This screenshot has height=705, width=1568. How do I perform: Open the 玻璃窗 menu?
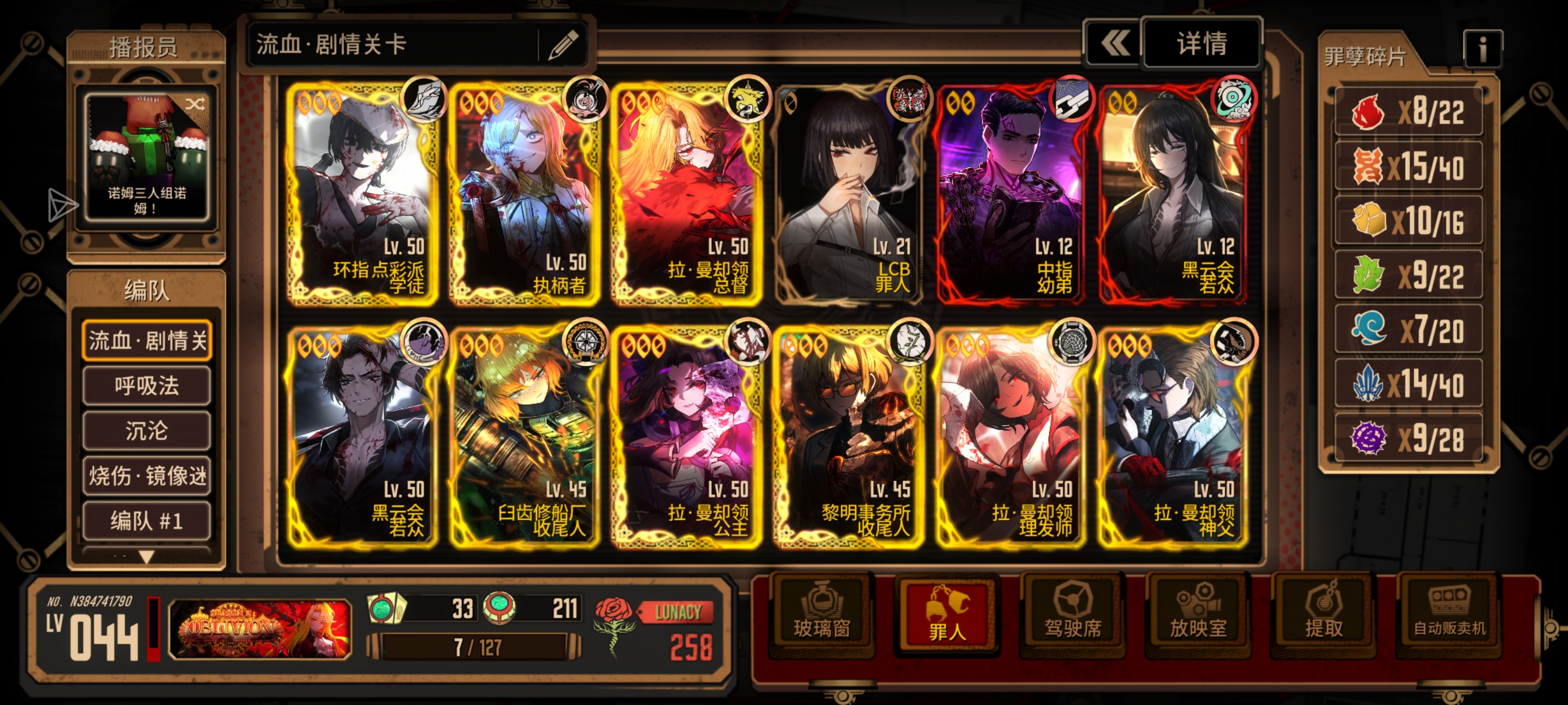pyautogui.click(x=822, y=615)
